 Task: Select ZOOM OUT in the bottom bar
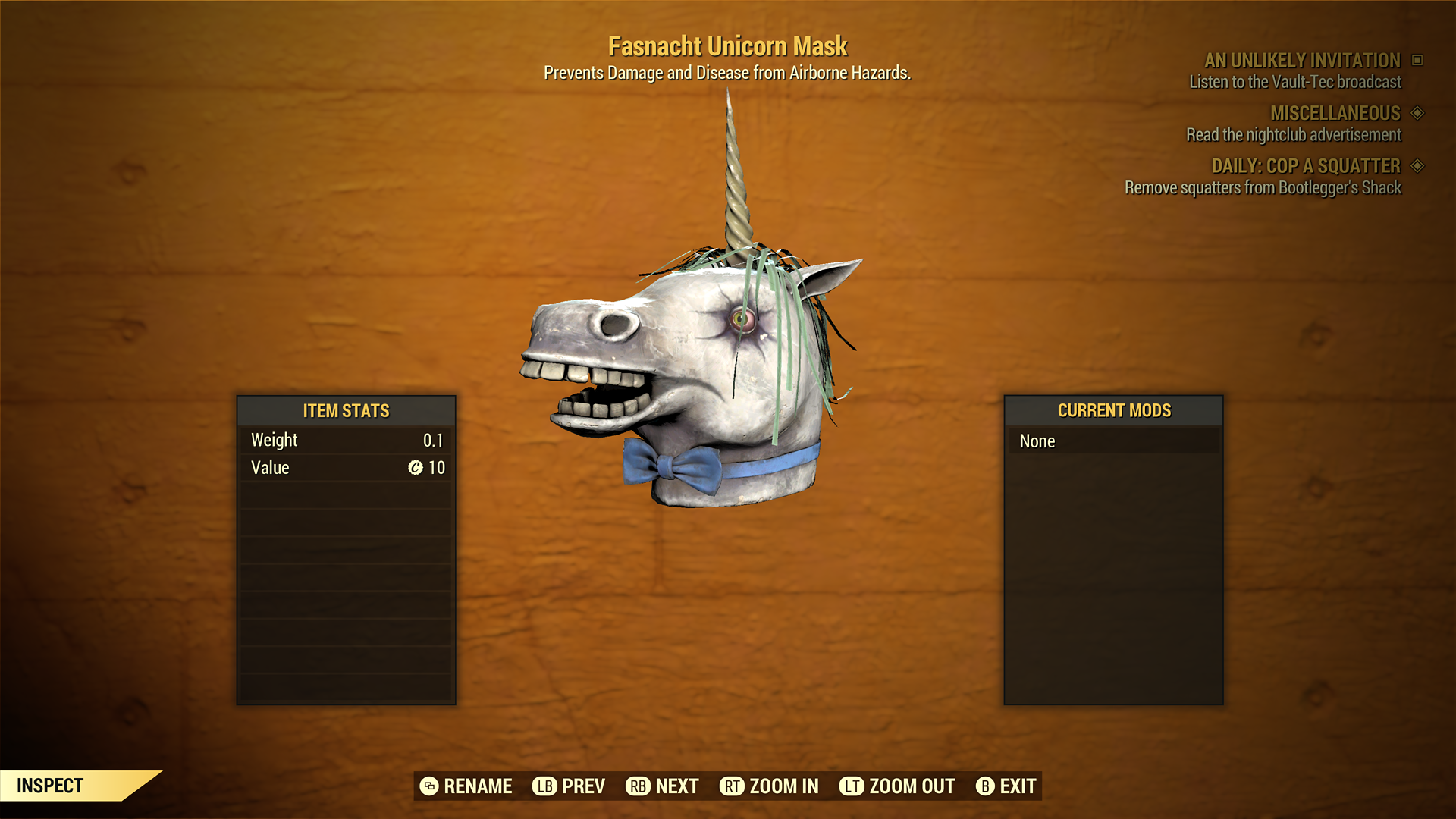[897, 786]
